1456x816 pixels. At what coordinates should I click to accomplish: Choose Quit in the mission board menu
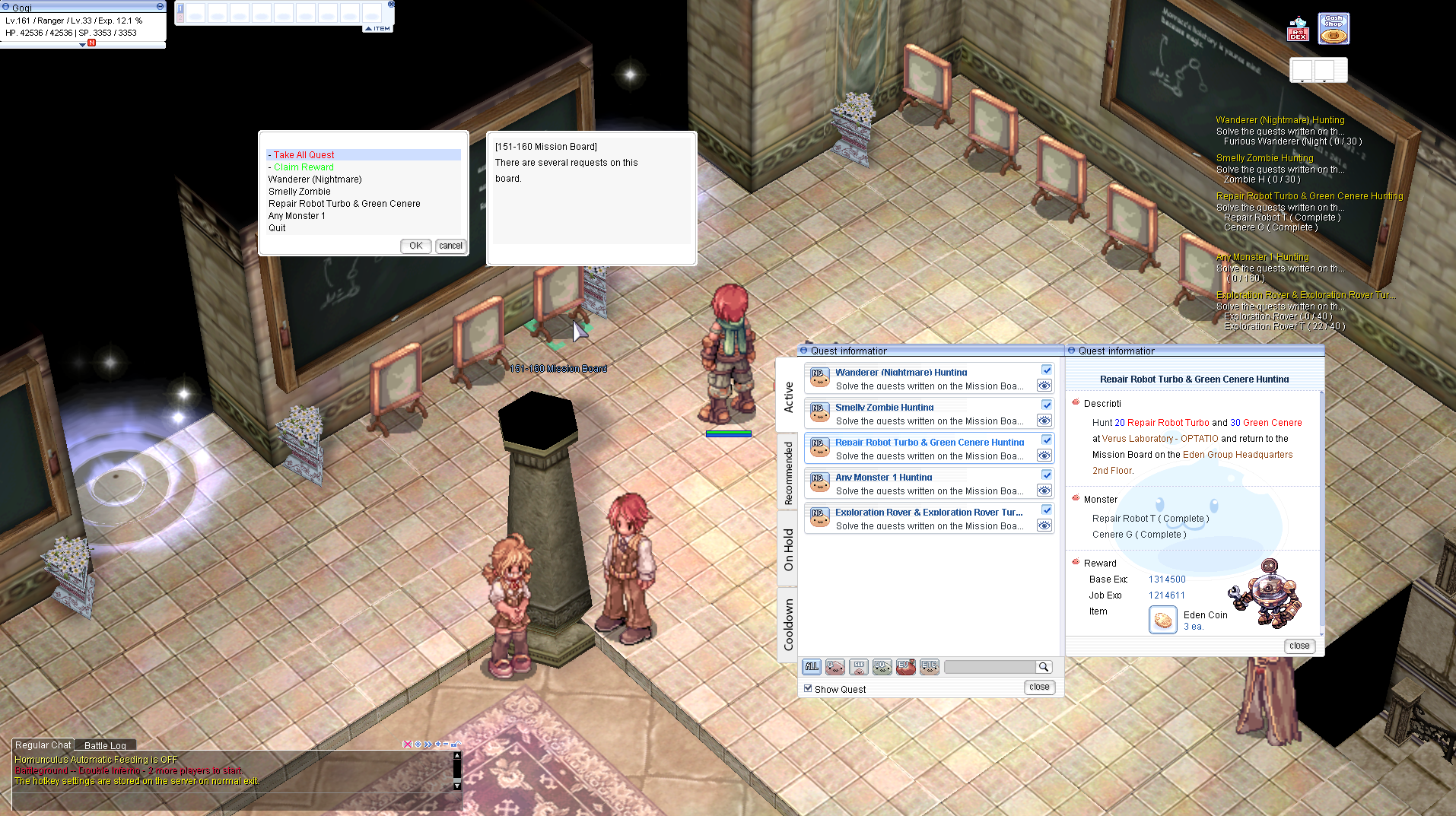[x=277, y=228]
